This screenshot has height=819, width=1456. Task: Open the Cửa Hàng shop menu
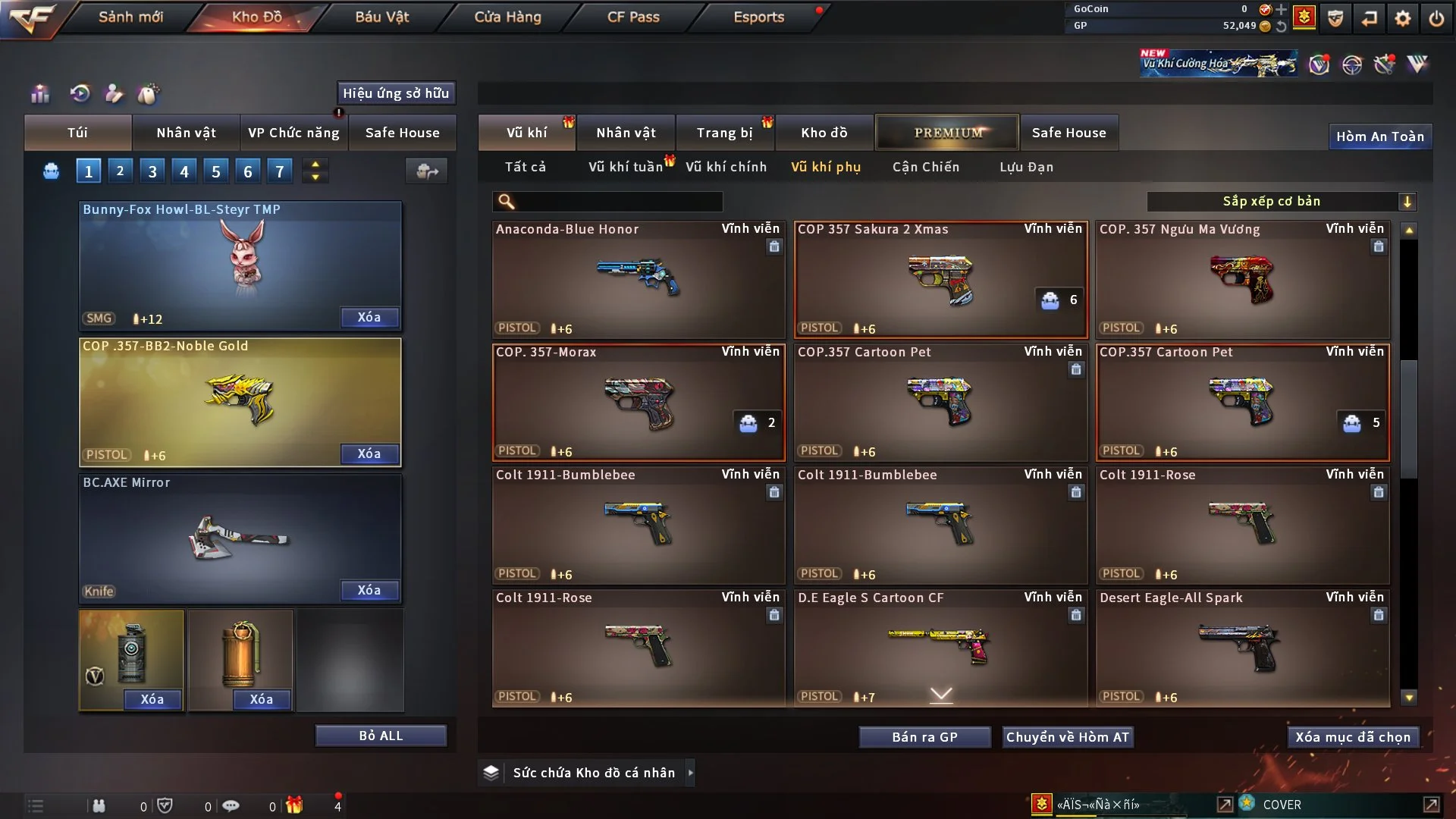point(507,17)
